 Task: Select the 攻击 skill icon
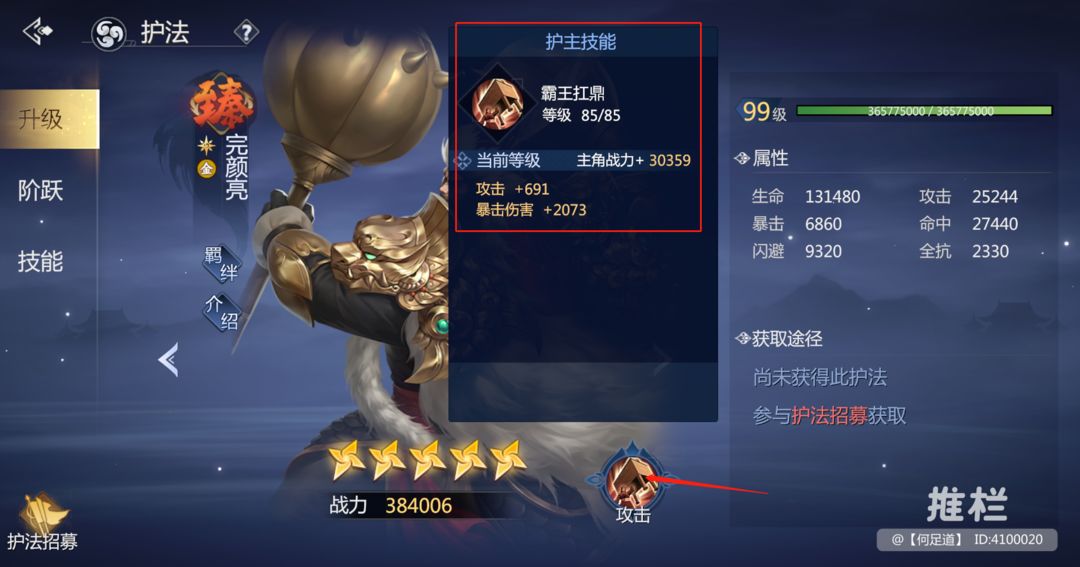(632, 480)
